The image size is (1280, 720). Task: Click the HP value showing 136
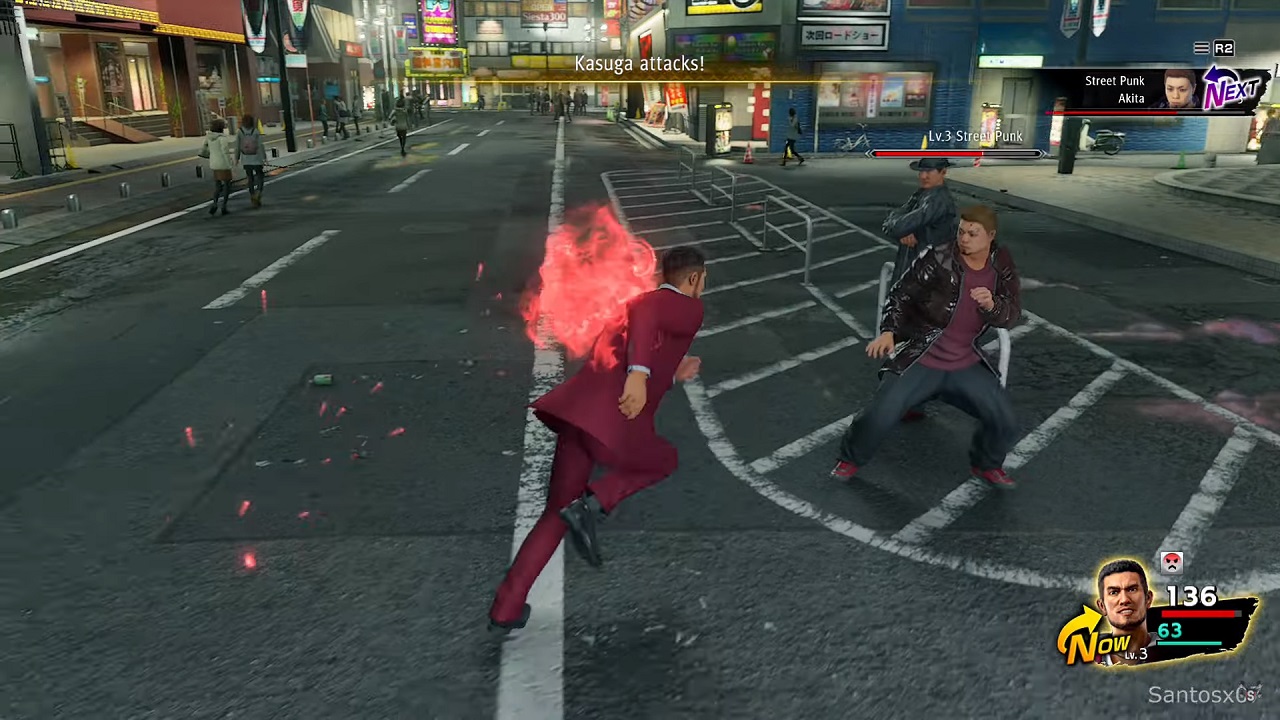tap(1192, 597)
